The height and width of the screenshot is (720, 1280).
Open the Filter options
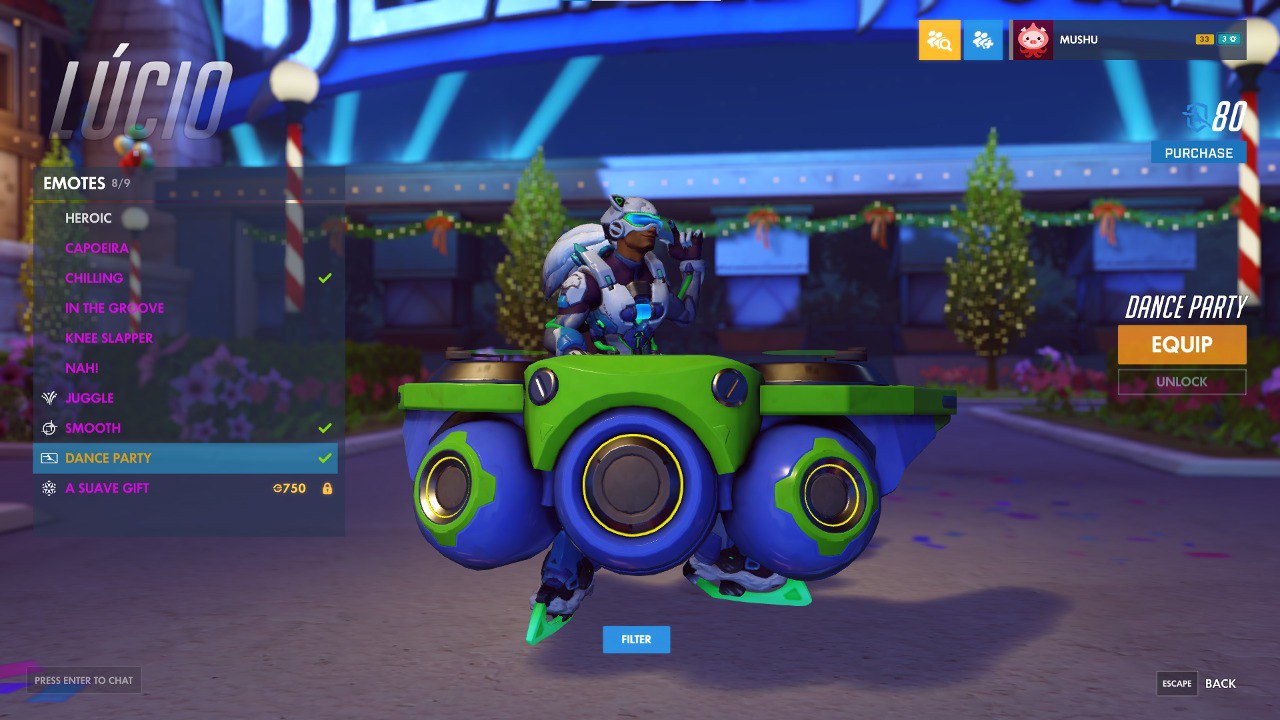coord(637,639)
